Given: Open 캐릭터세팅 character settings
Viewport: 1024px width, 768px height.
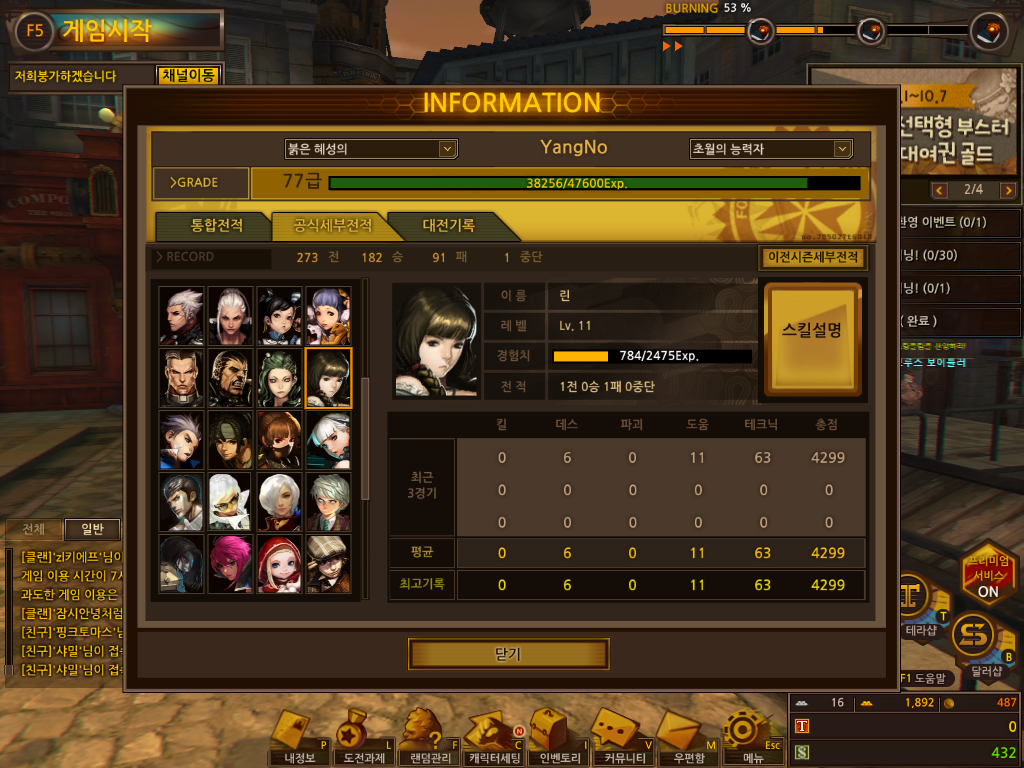Looking at the screenshot, I should click(x=494, y=740).
